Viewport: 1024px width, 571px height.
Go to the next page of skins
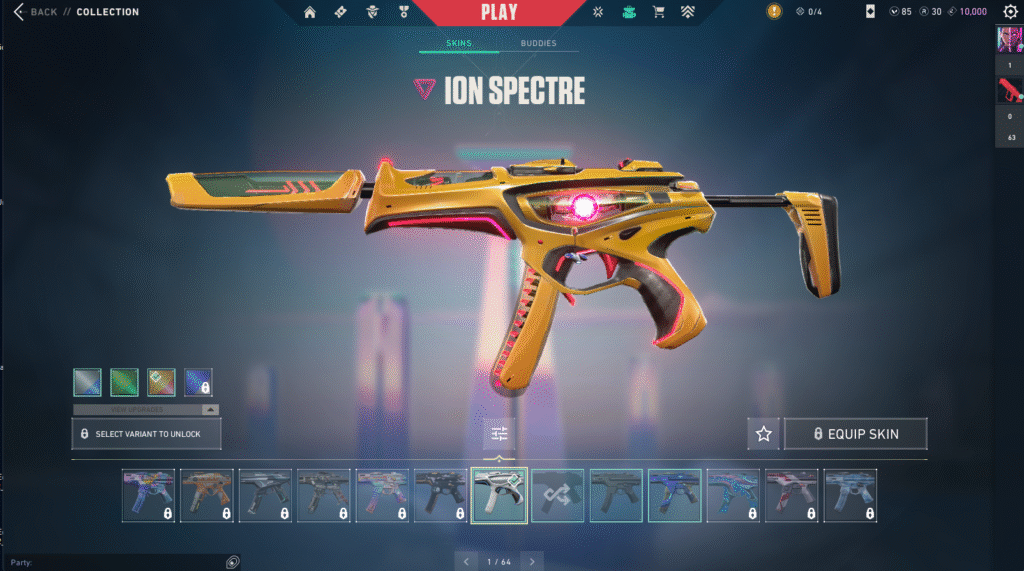[533, 561]
